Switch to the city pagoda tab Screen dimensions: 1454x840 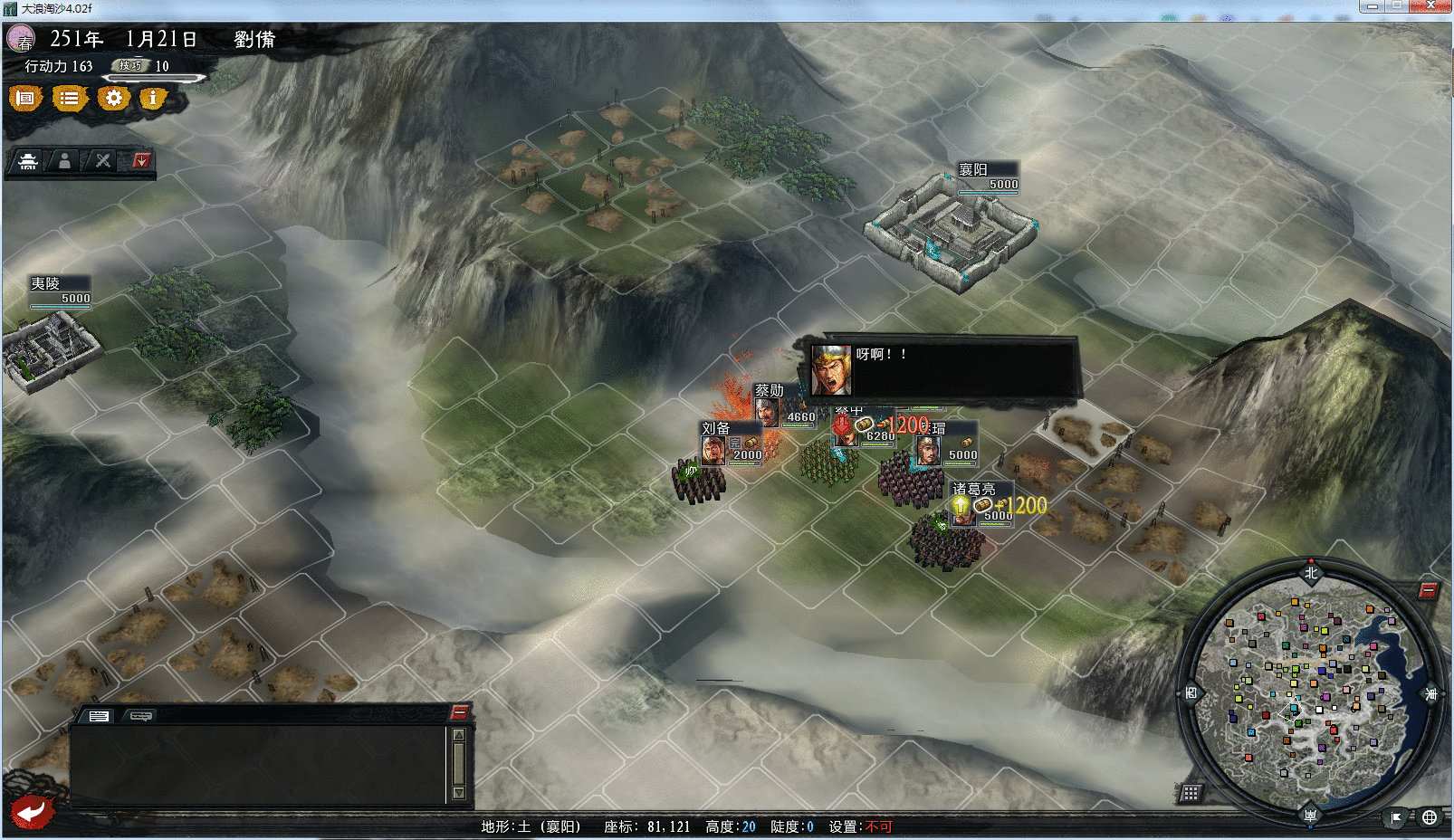click(x=28, y=161)
